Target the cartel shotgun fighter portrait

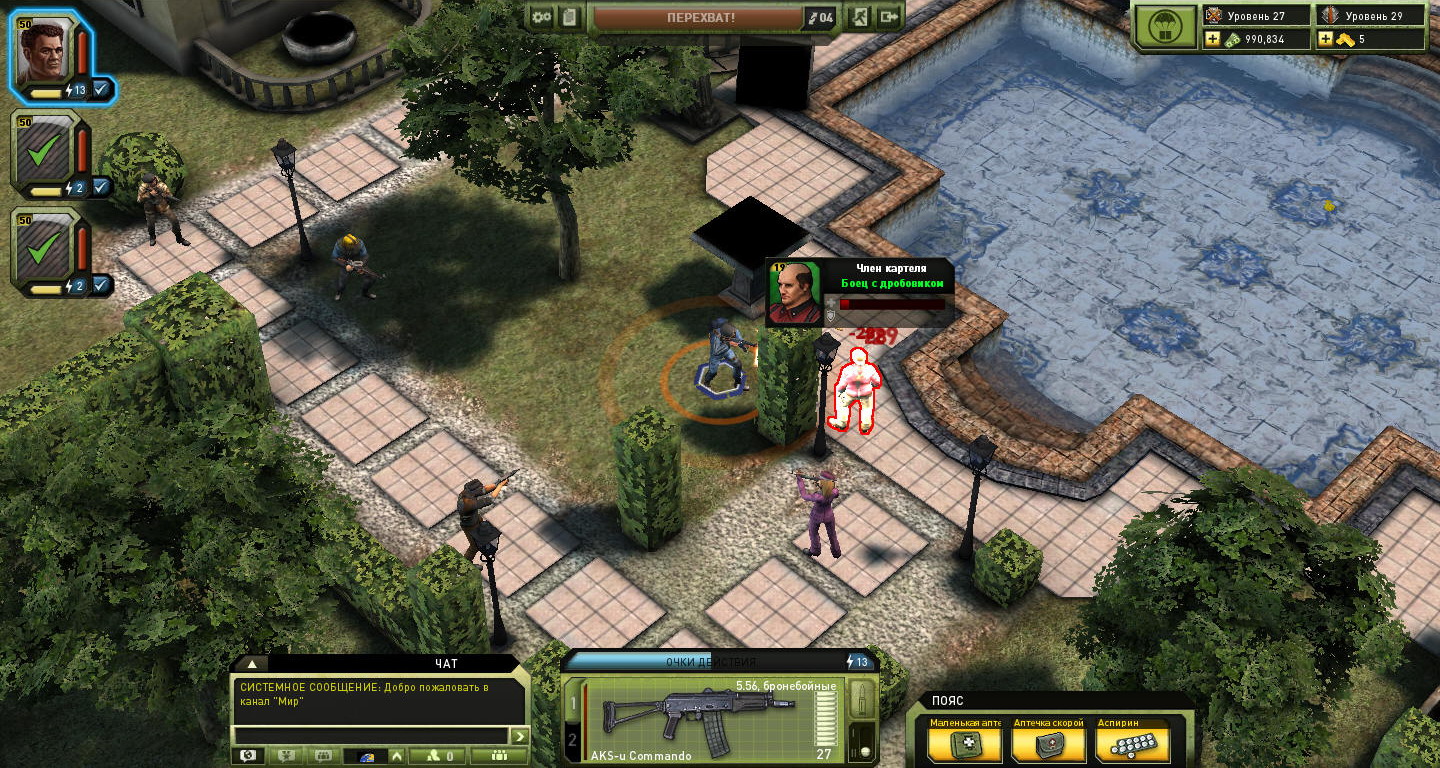[x=795, y=292]
